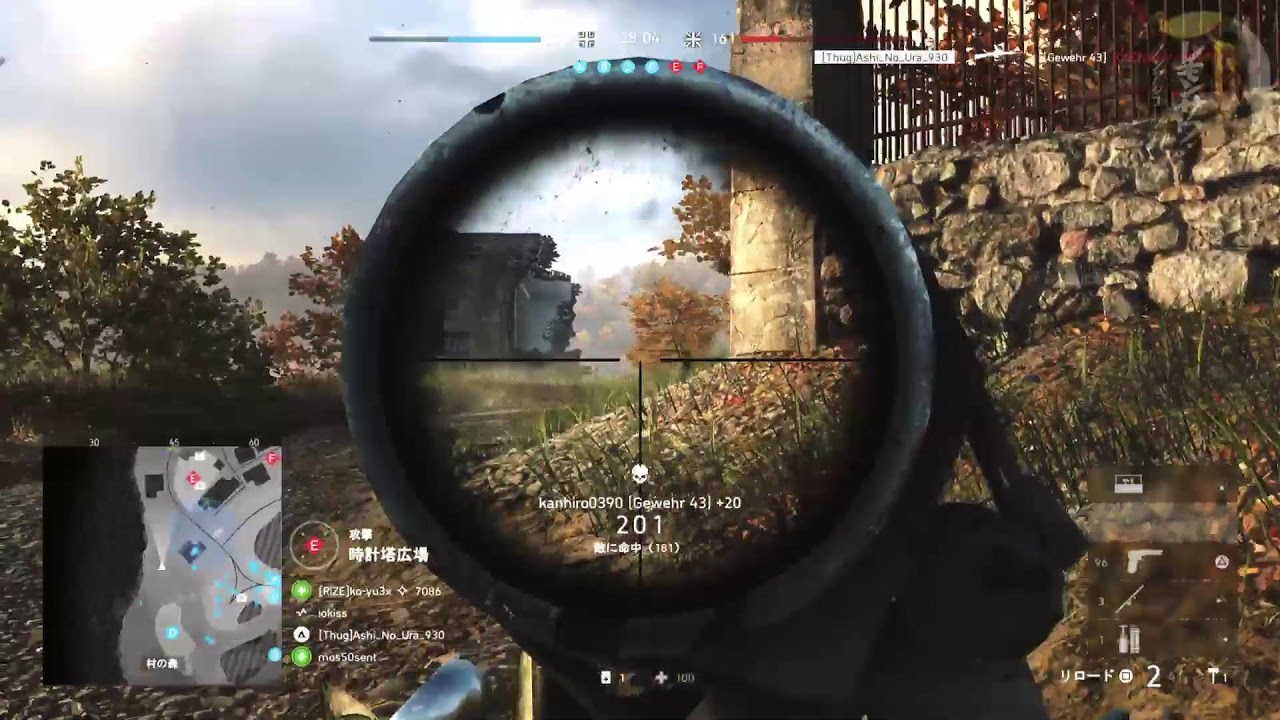Click the kill feed entry for [Thug]Ashi_No_Ura_930

pyautogui.click(x=884, y=58)
